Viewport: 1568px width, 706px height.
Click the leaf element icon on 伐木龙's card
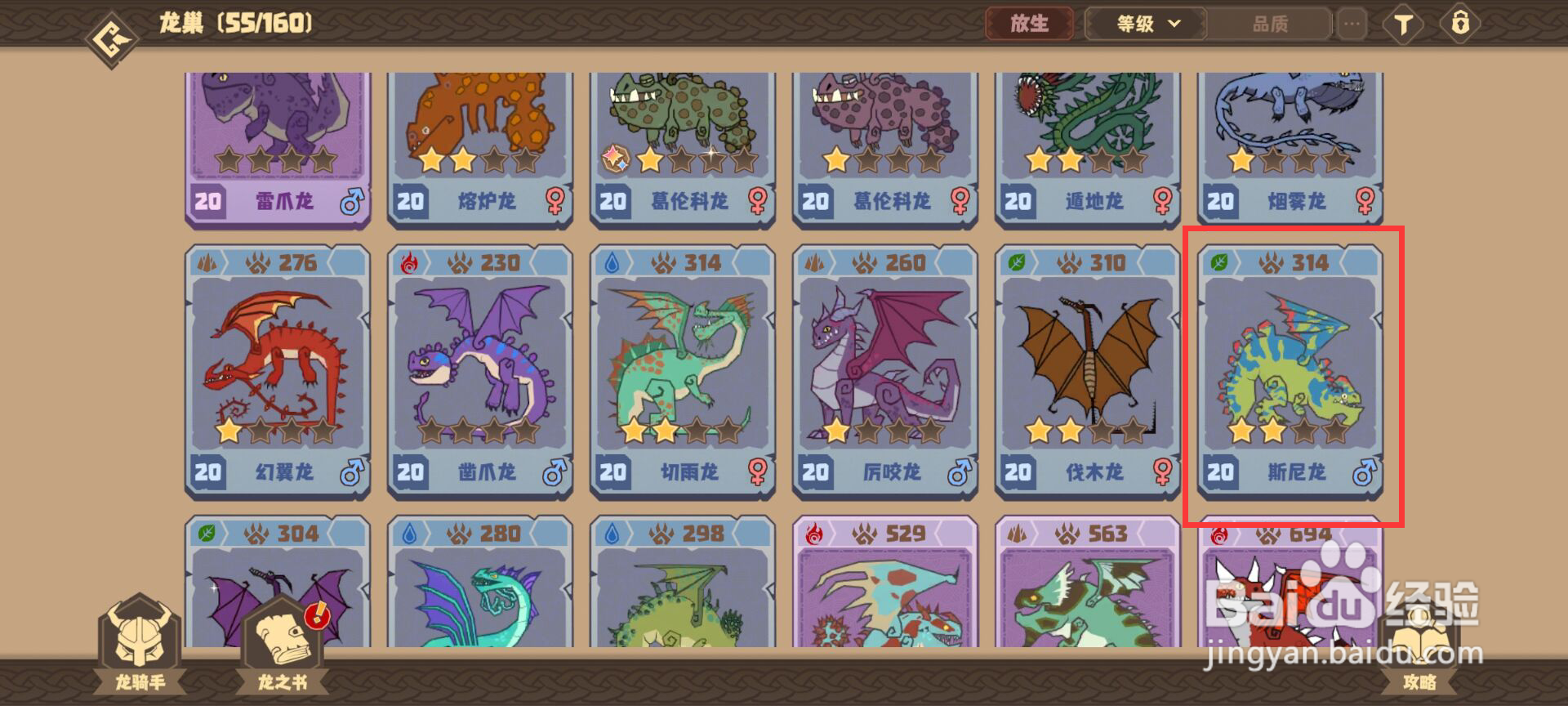(x=1017, y=262)
